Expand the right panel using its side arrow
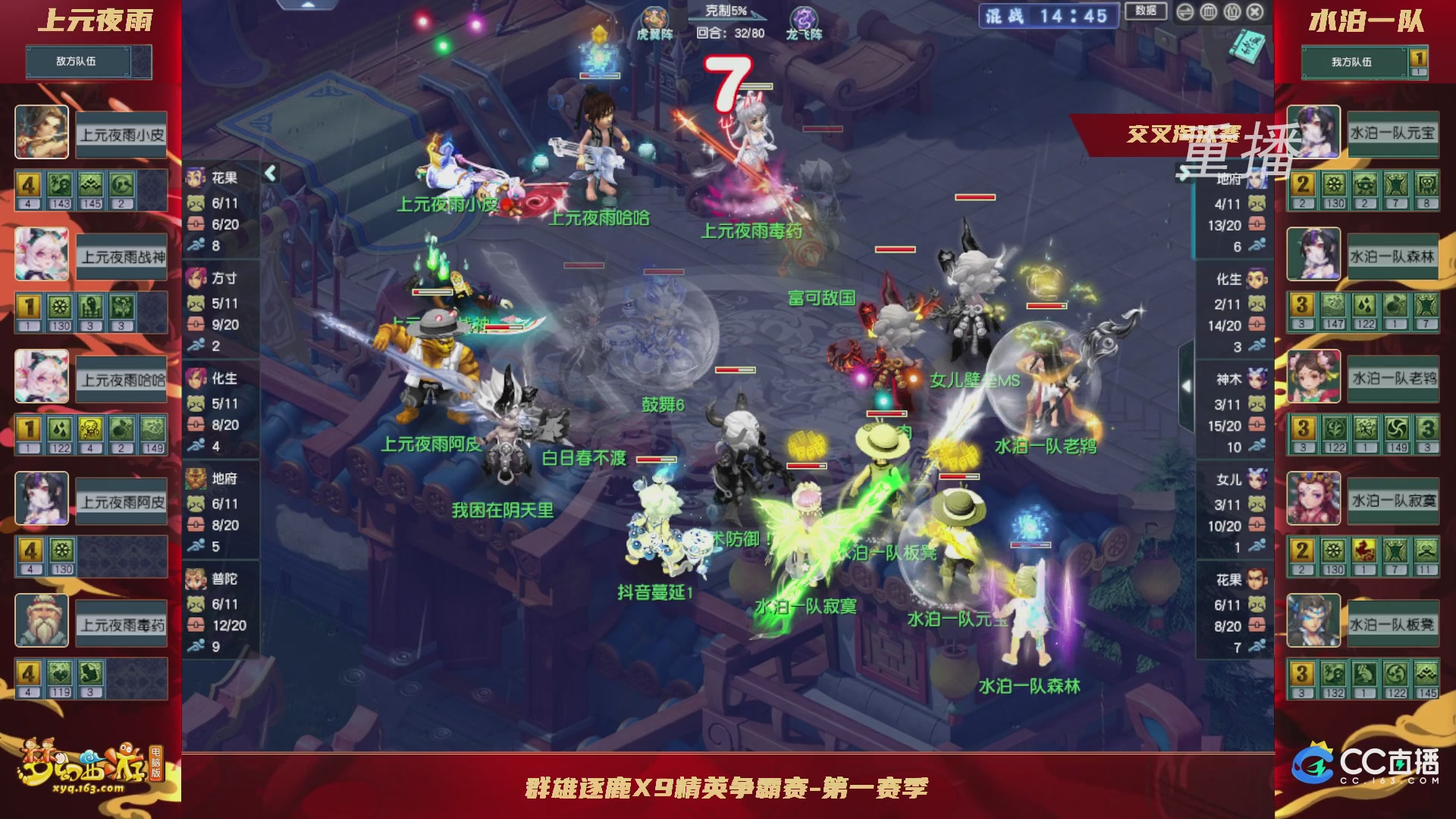Image resolution: width=1456 pixels, height=819 pixels. pos(1187,385)
